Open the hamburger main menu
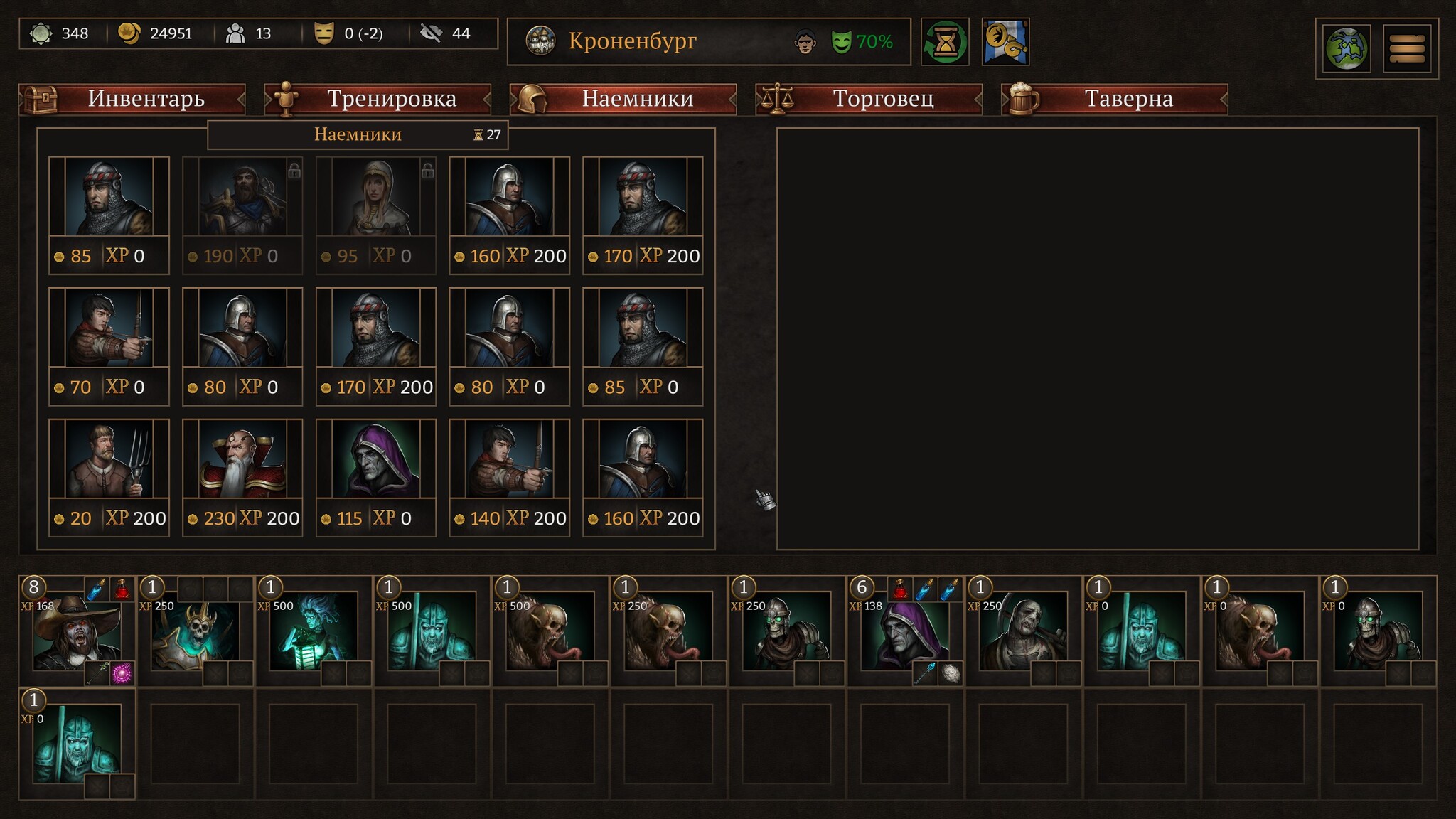 (x=1407, y=49)
